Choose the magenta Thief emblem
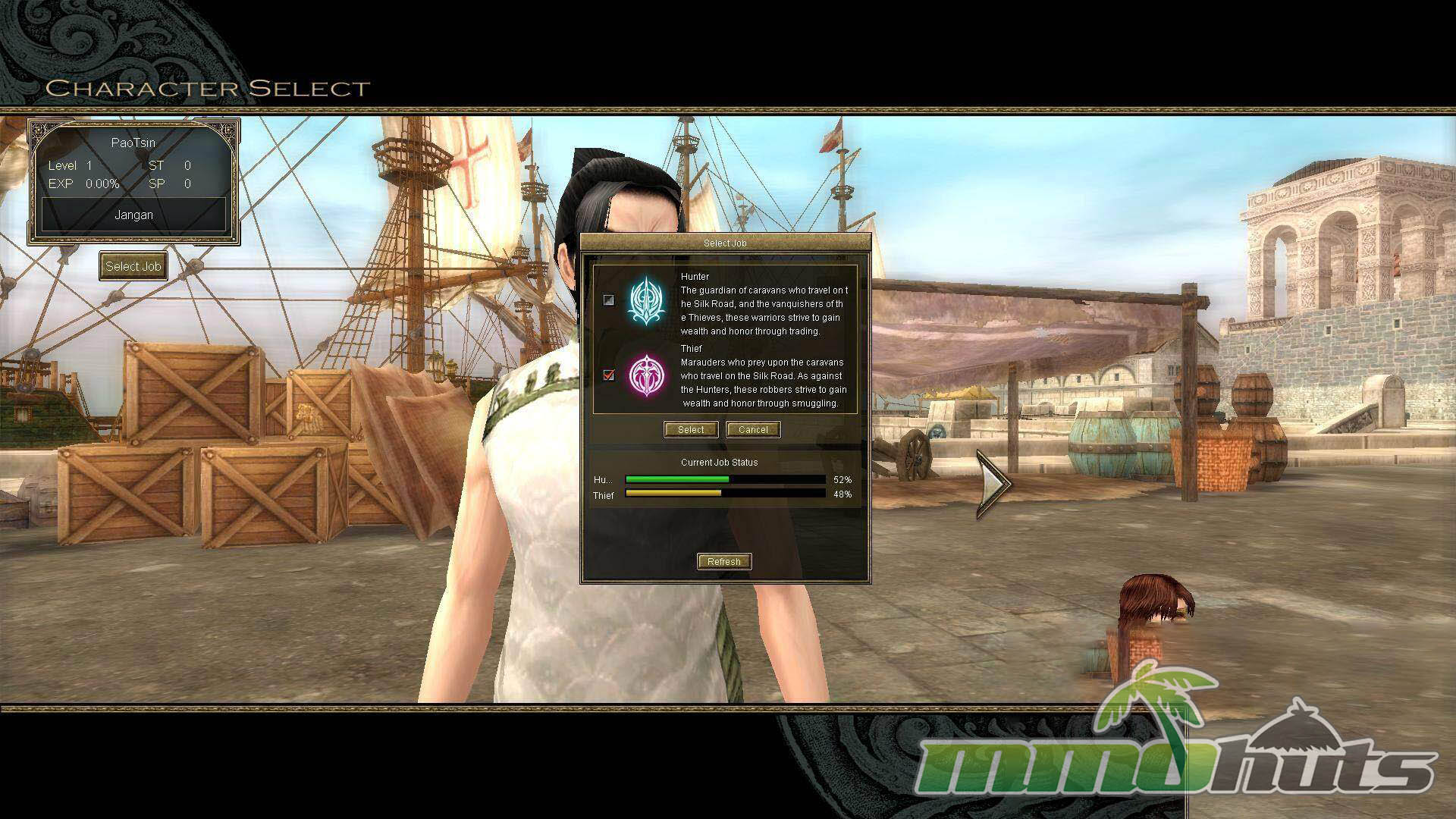Image resolution: width=1456 pixels, height=819 pixels. pyautogui.click(x=646, y=375)
